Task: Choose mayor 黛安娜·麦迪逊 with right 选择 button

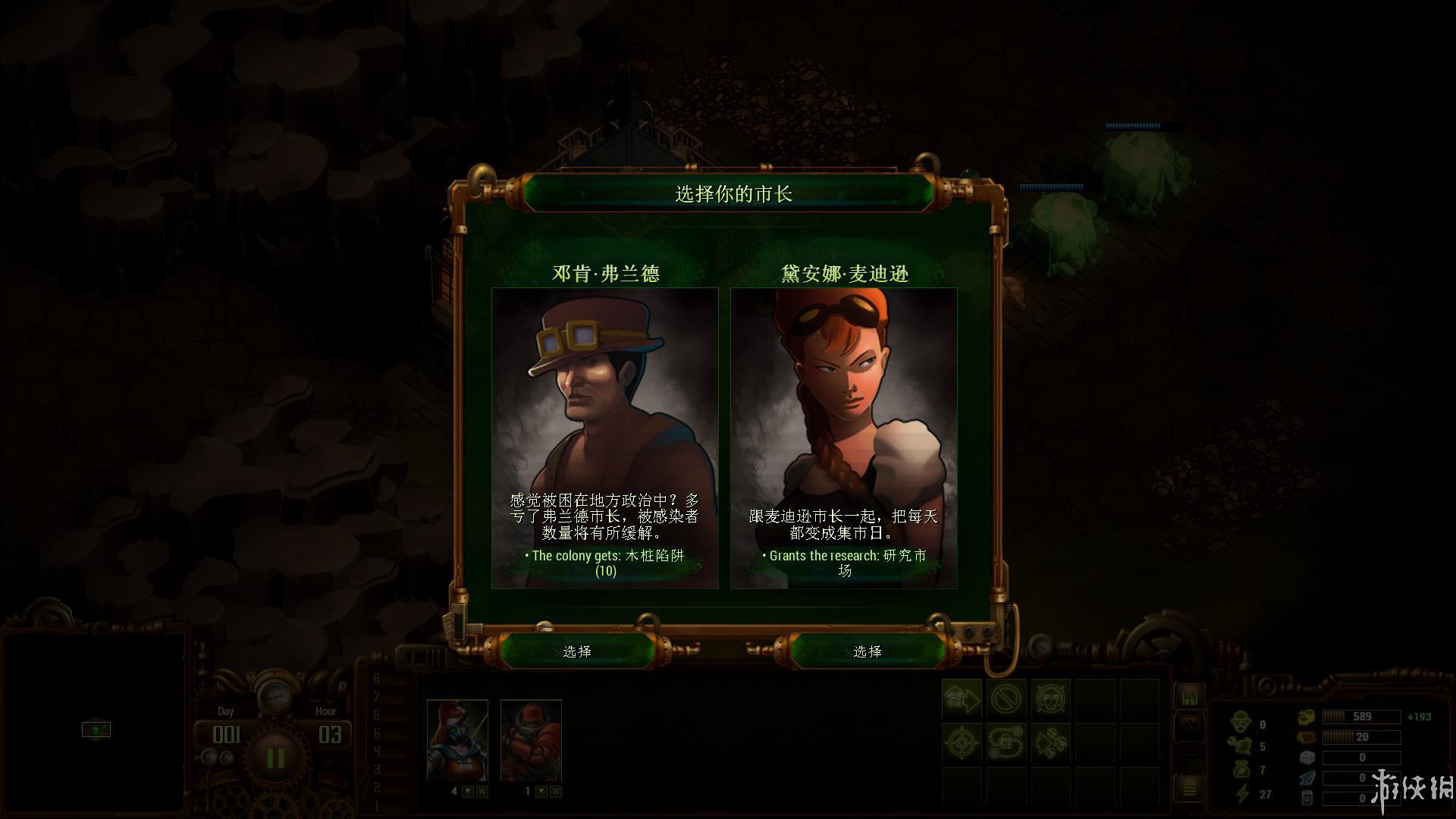Action: click(868, 651)
